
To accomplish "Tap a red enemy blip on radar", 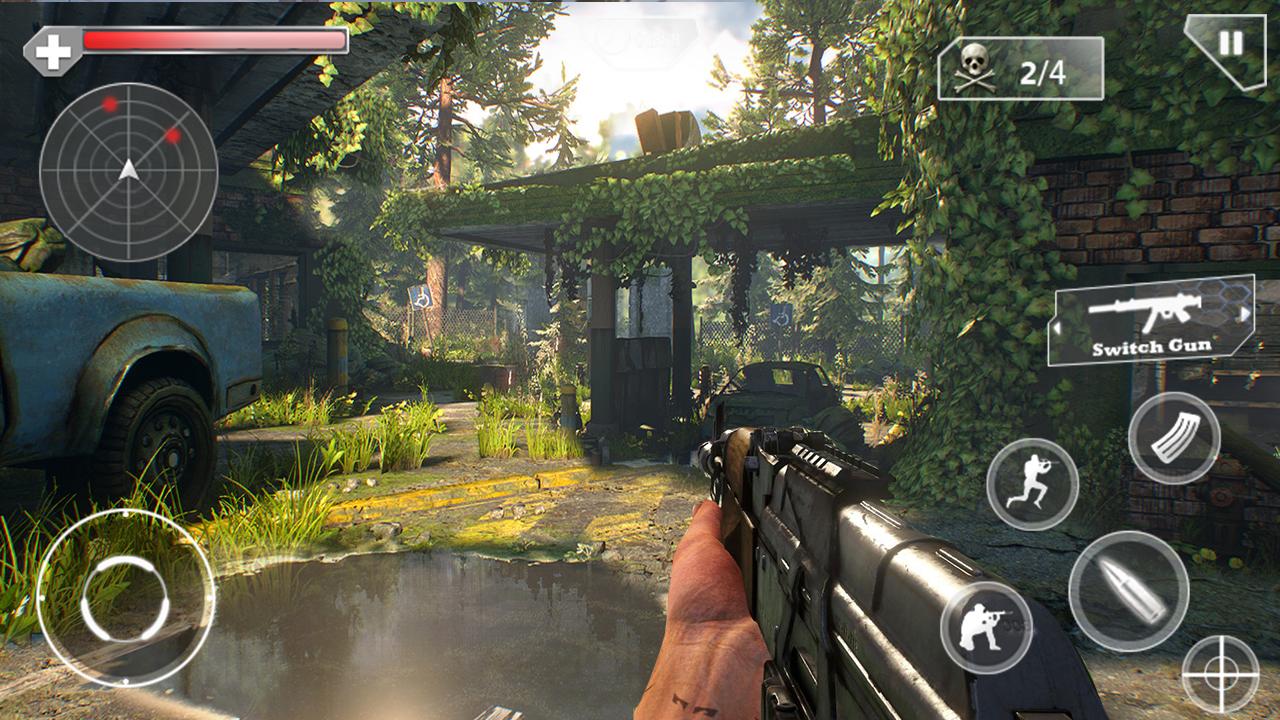I will pos(111,106).
